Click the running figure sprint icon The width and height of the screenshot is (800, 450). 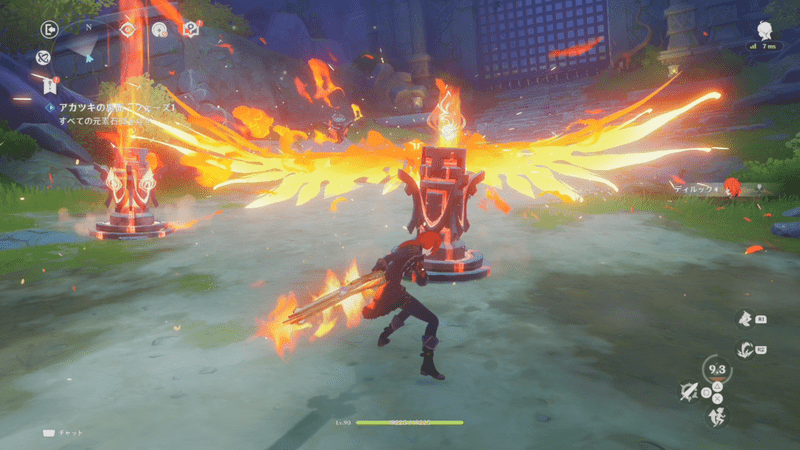tap(716, 418)
